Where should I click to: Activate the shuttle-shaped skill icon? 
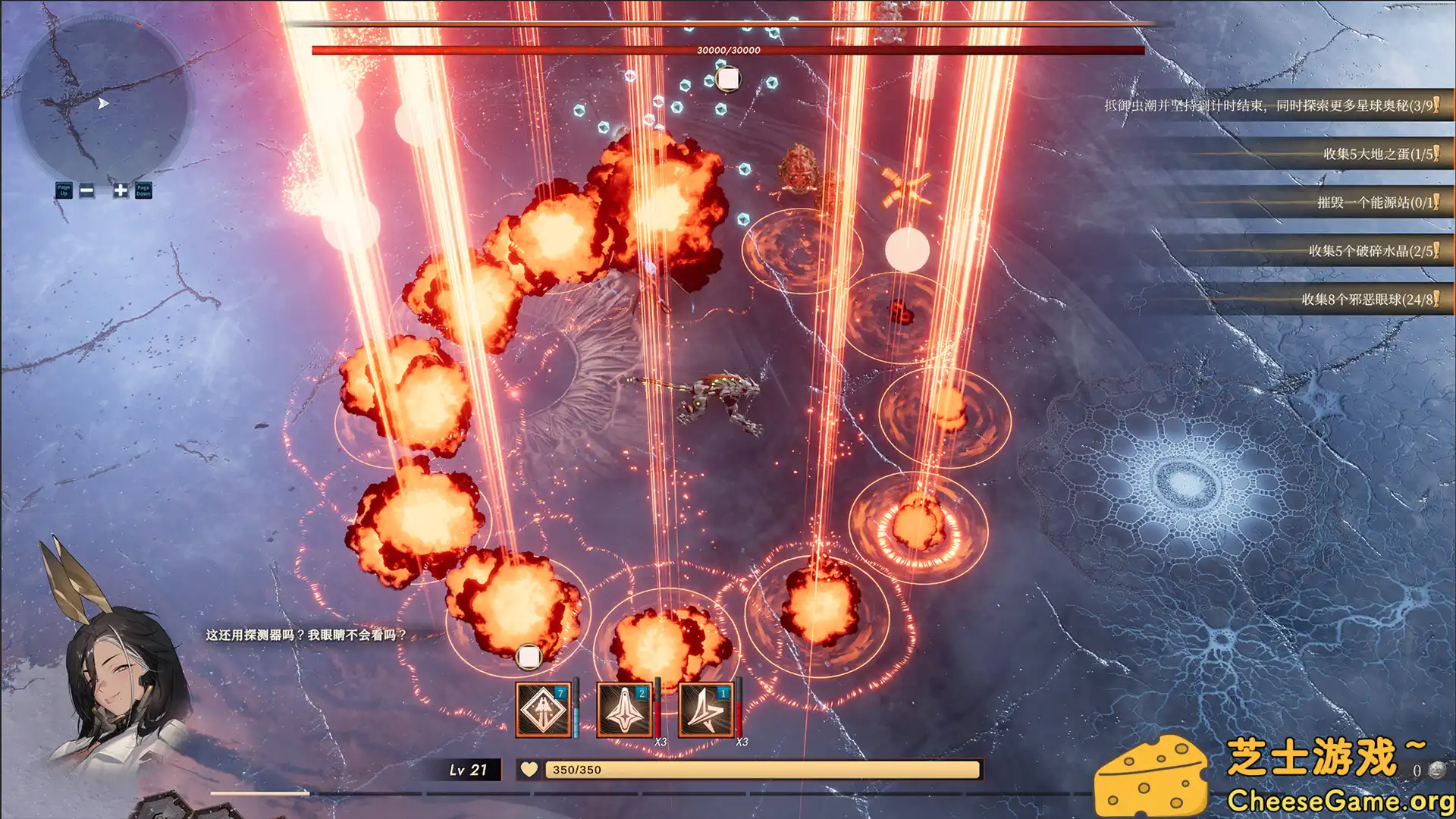pyautogui.click(x=624, y=710)
